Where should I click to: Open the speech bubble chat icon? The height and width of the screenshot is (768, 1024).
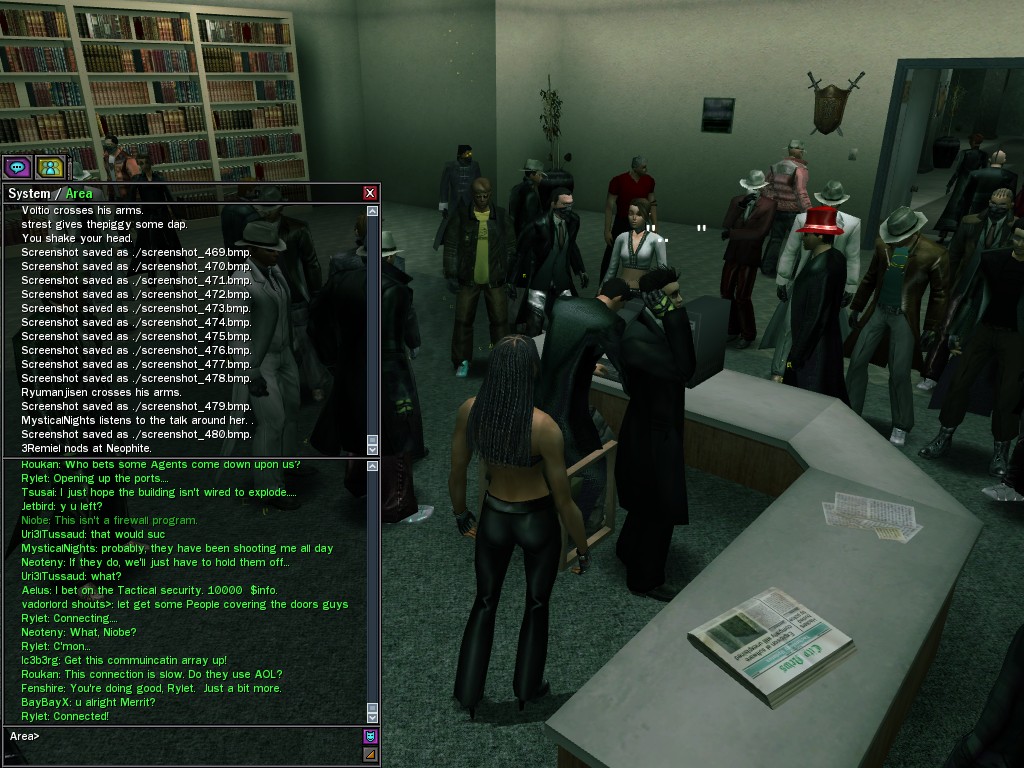[17, 166]
